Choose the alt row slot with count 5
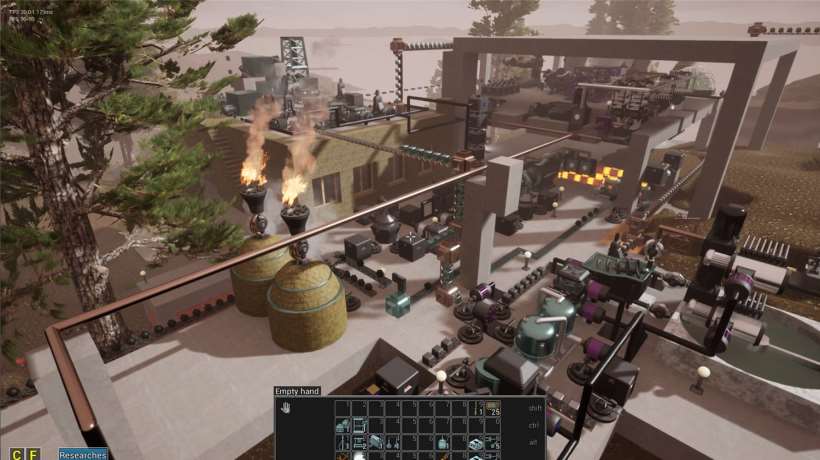Image resolution: width=820 pixels, height=460 pixels. tap(492, 441)
